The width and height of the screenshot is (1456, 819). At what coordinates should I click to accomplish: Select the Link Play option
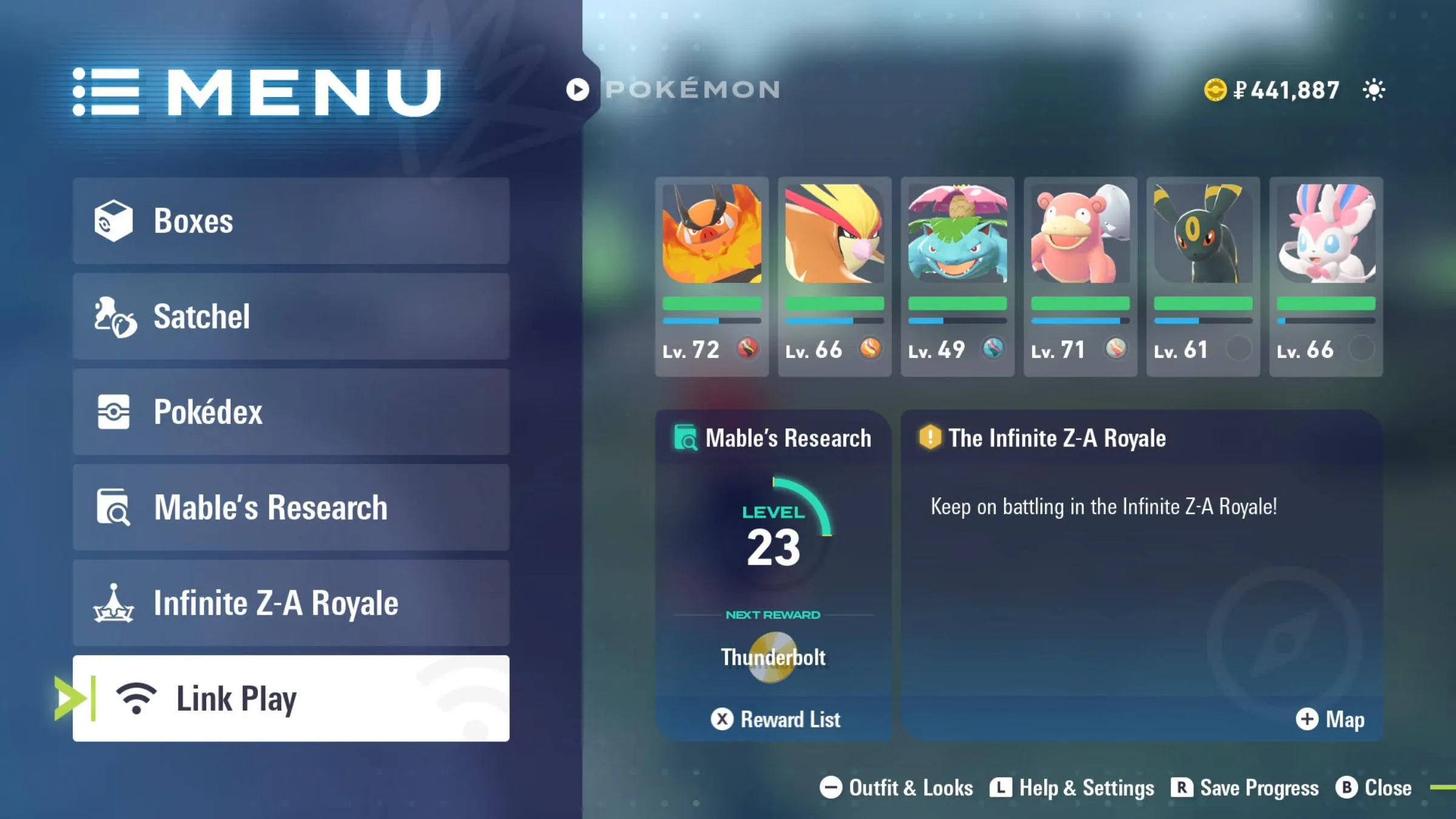(x=291, y=698)
